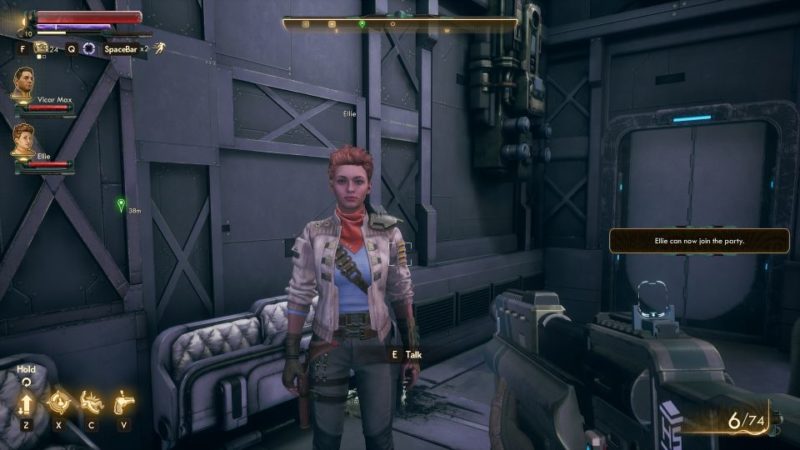Activate the companion follow arrow command

click(25, 401)
